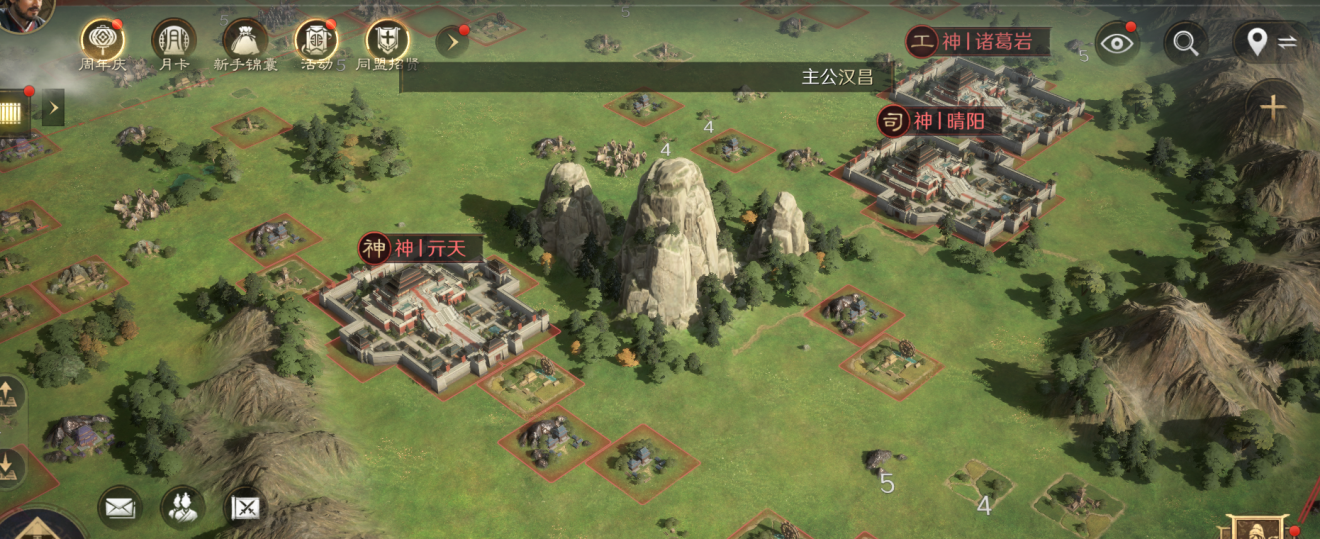Viewport: 1320px width, 539px height.
Task: Open the officers portrait icon
Action: tap(182, 507)
